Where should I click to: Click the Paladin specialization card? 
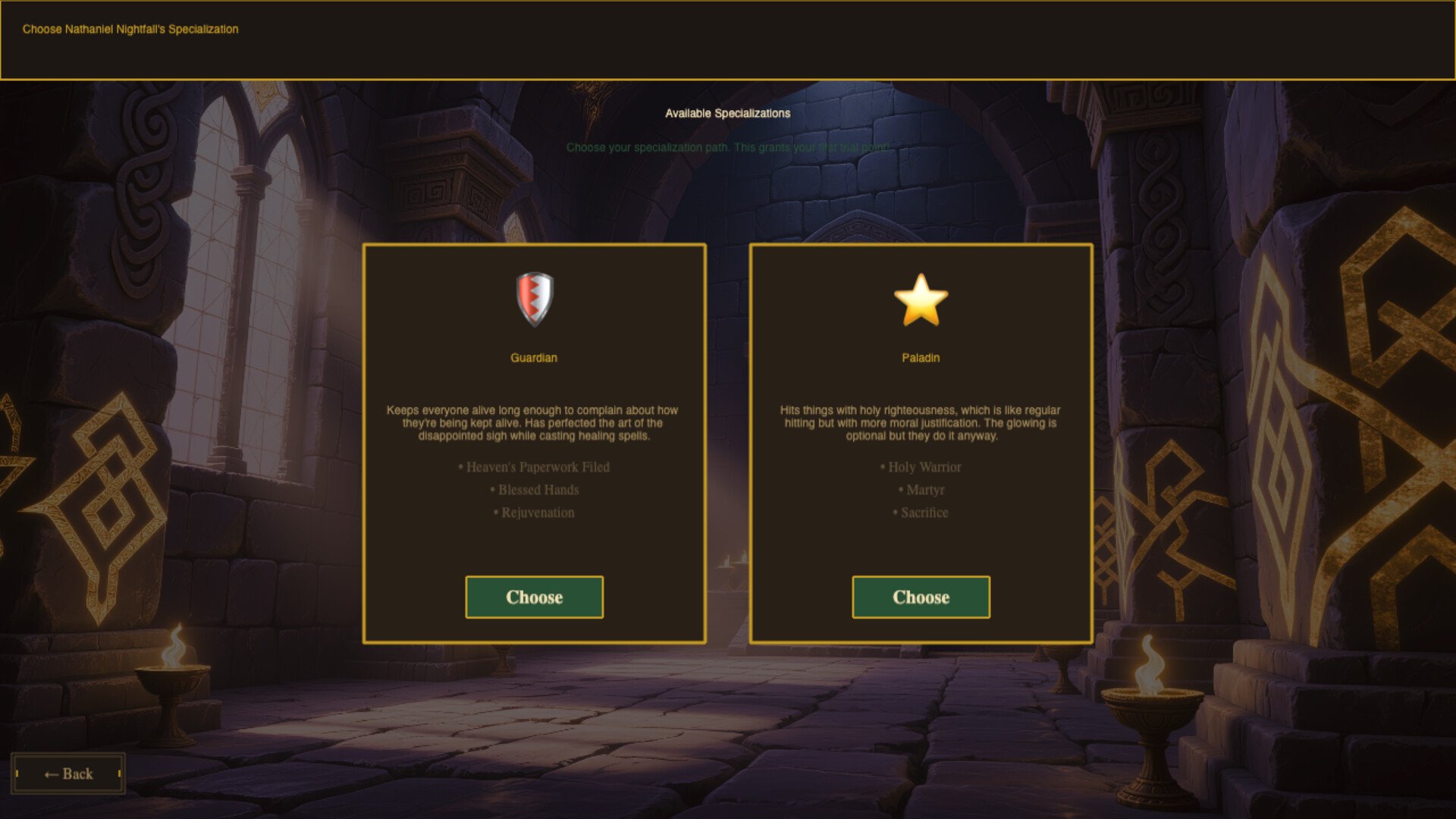pos(921,442)
